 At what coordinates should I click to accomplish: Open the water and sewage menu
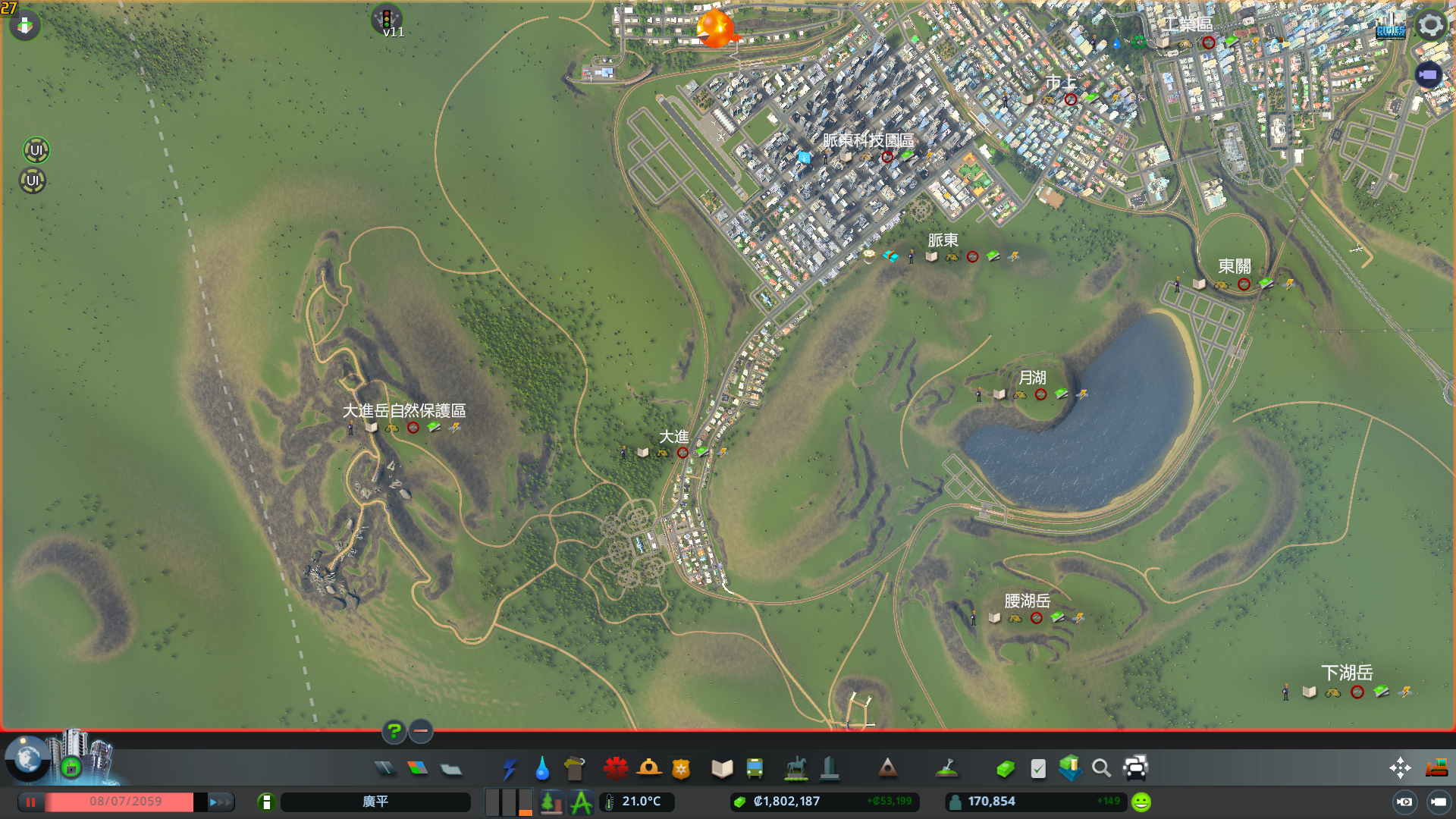click(x=541, y=769)
